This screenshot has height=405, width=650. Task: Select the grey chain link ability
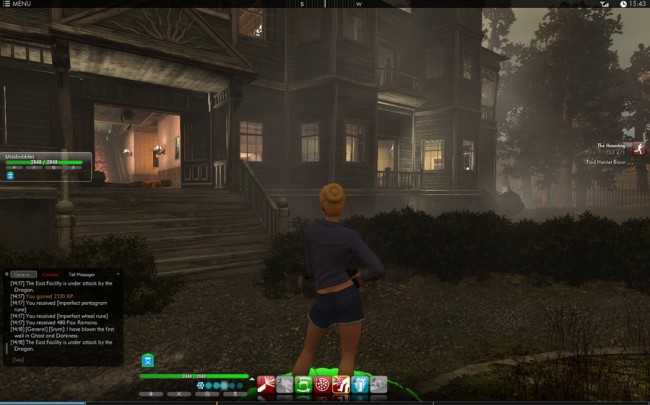(379, 384)
